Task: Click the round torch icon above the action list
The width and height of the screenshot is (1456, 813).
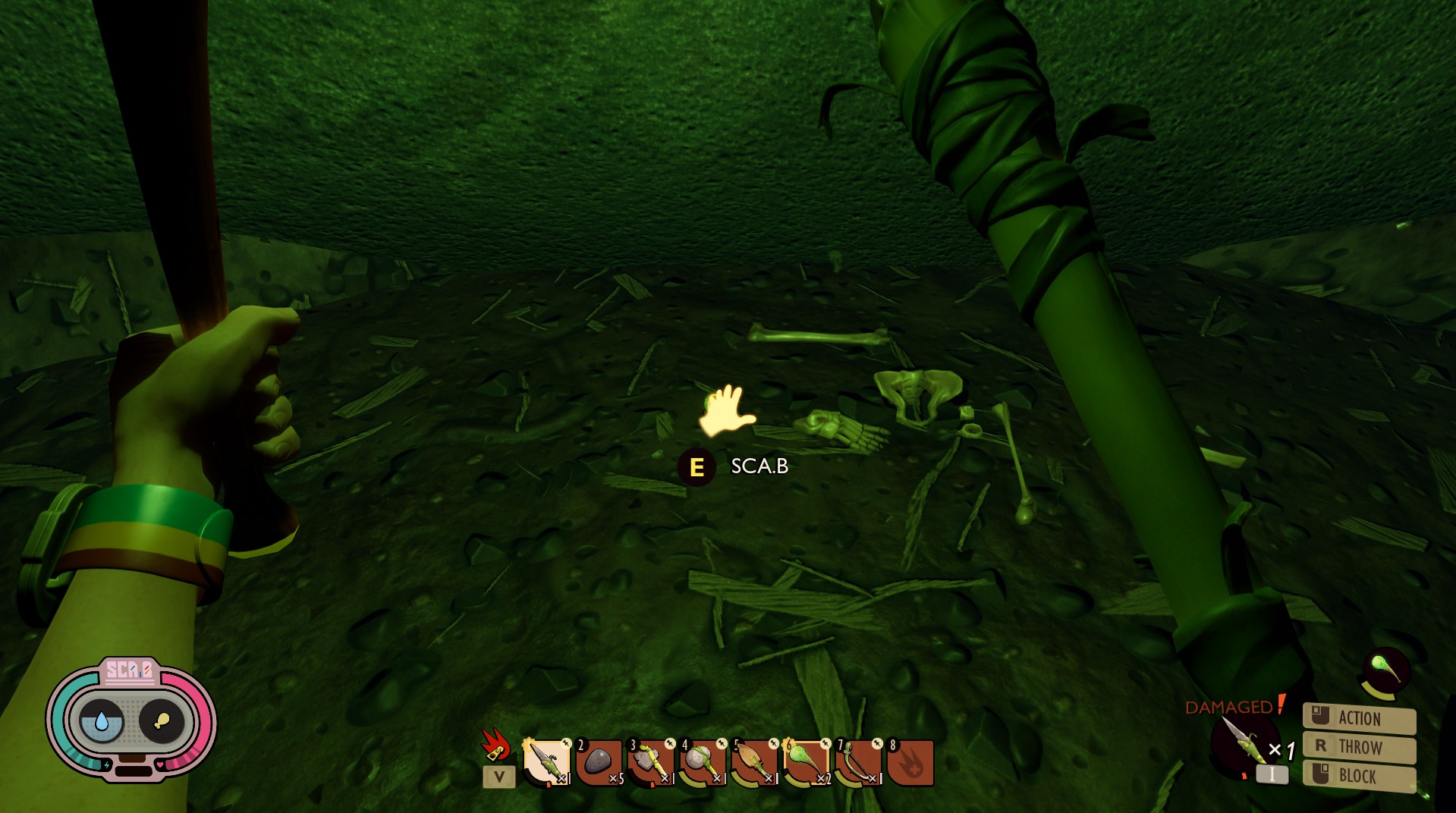Action: [x=1385, y=670]
